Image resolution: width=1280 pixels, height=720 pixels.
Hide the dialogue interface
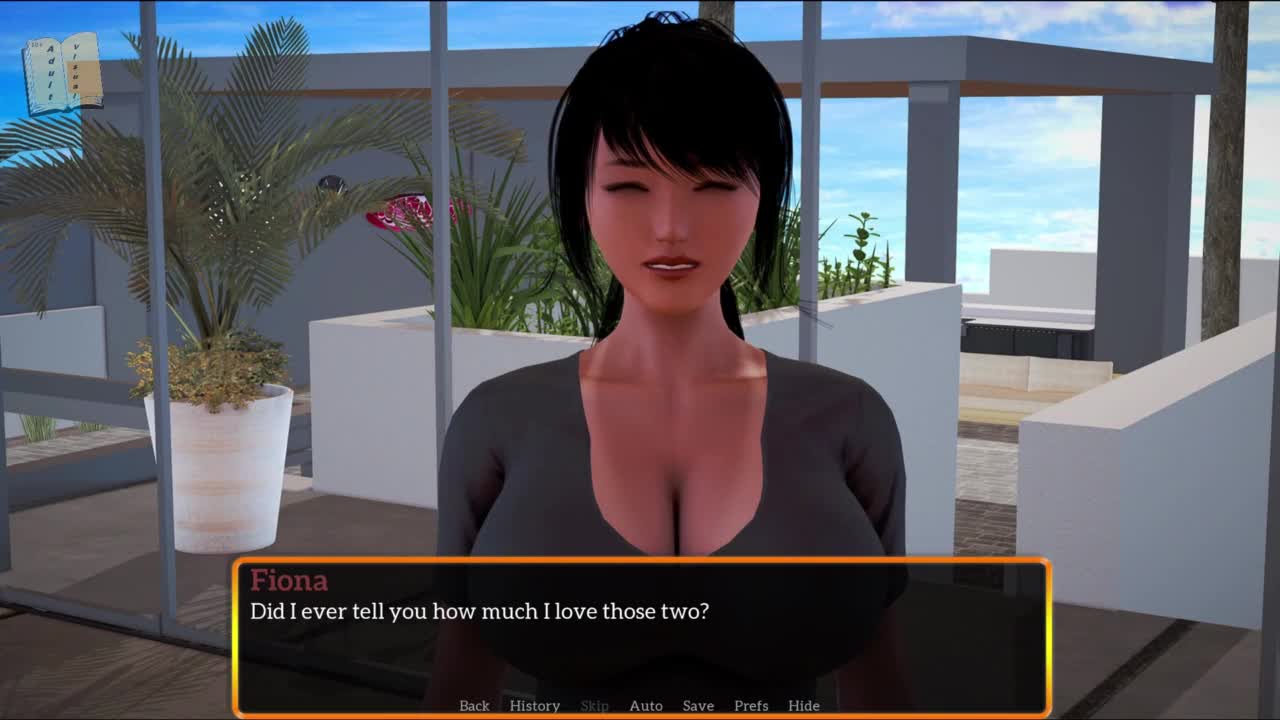803,705
